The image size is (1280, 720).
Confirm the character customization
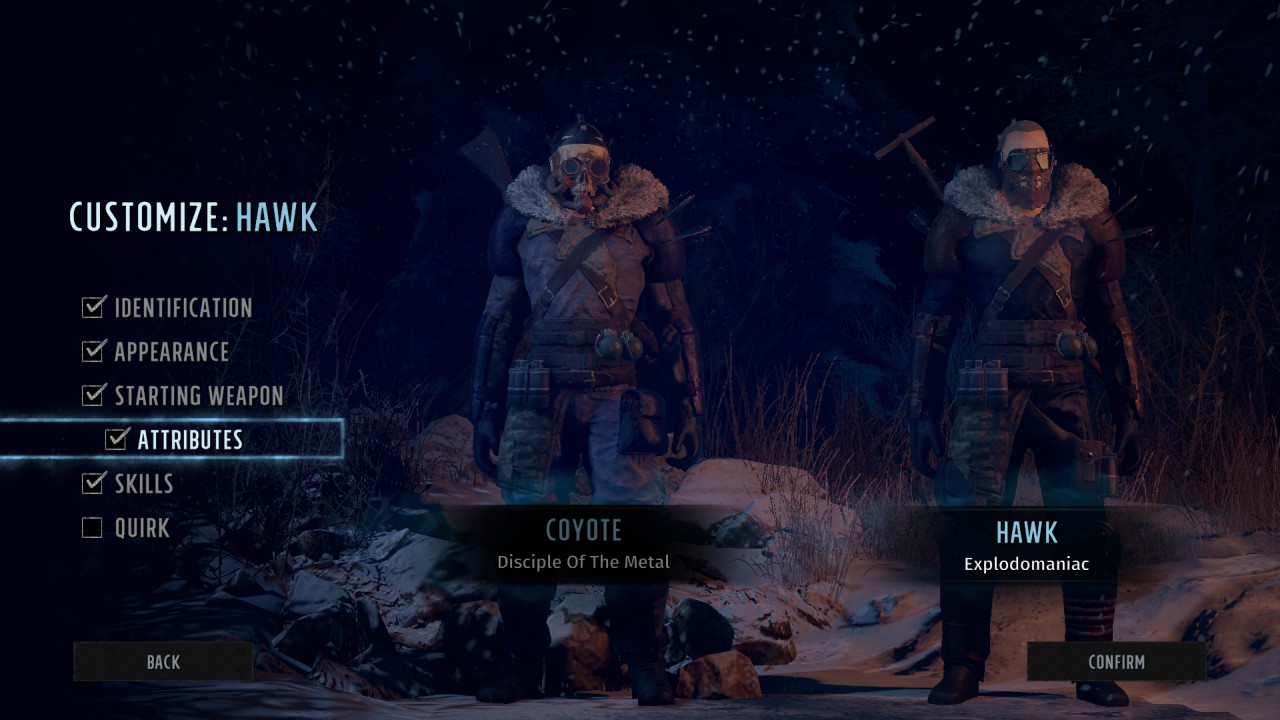1116,662
